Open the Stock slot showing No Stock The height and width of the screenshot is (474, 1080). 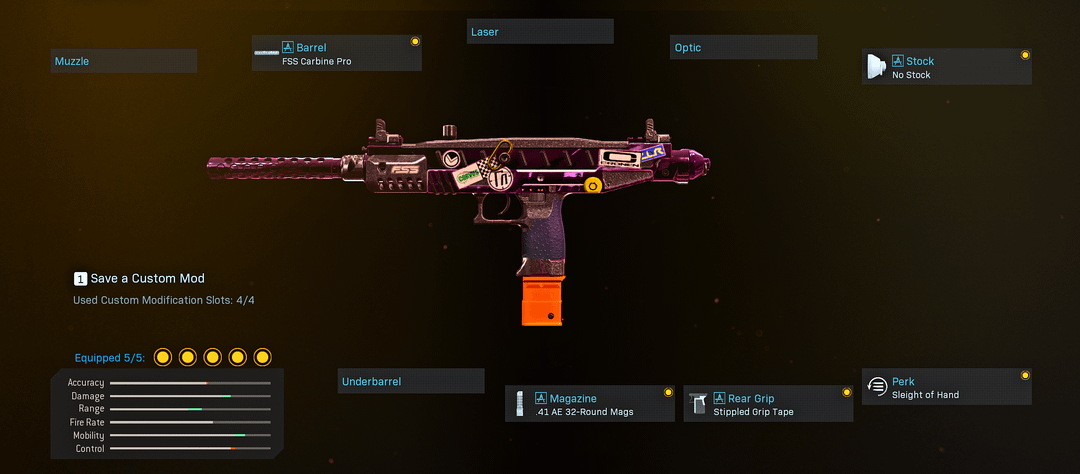(946, 67)
